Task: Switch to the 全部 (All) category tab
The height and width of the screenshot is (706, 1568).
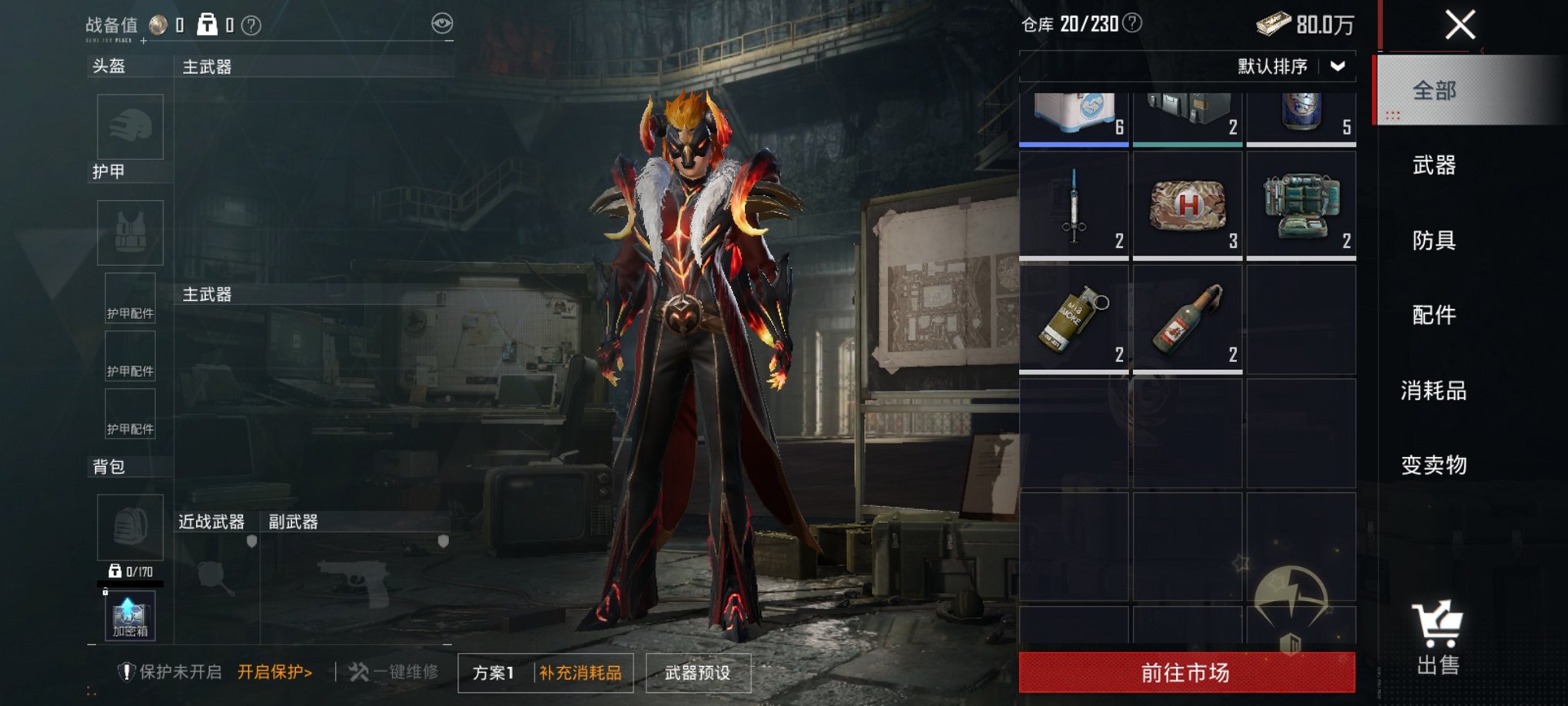Action: (x=1434, y=91)
